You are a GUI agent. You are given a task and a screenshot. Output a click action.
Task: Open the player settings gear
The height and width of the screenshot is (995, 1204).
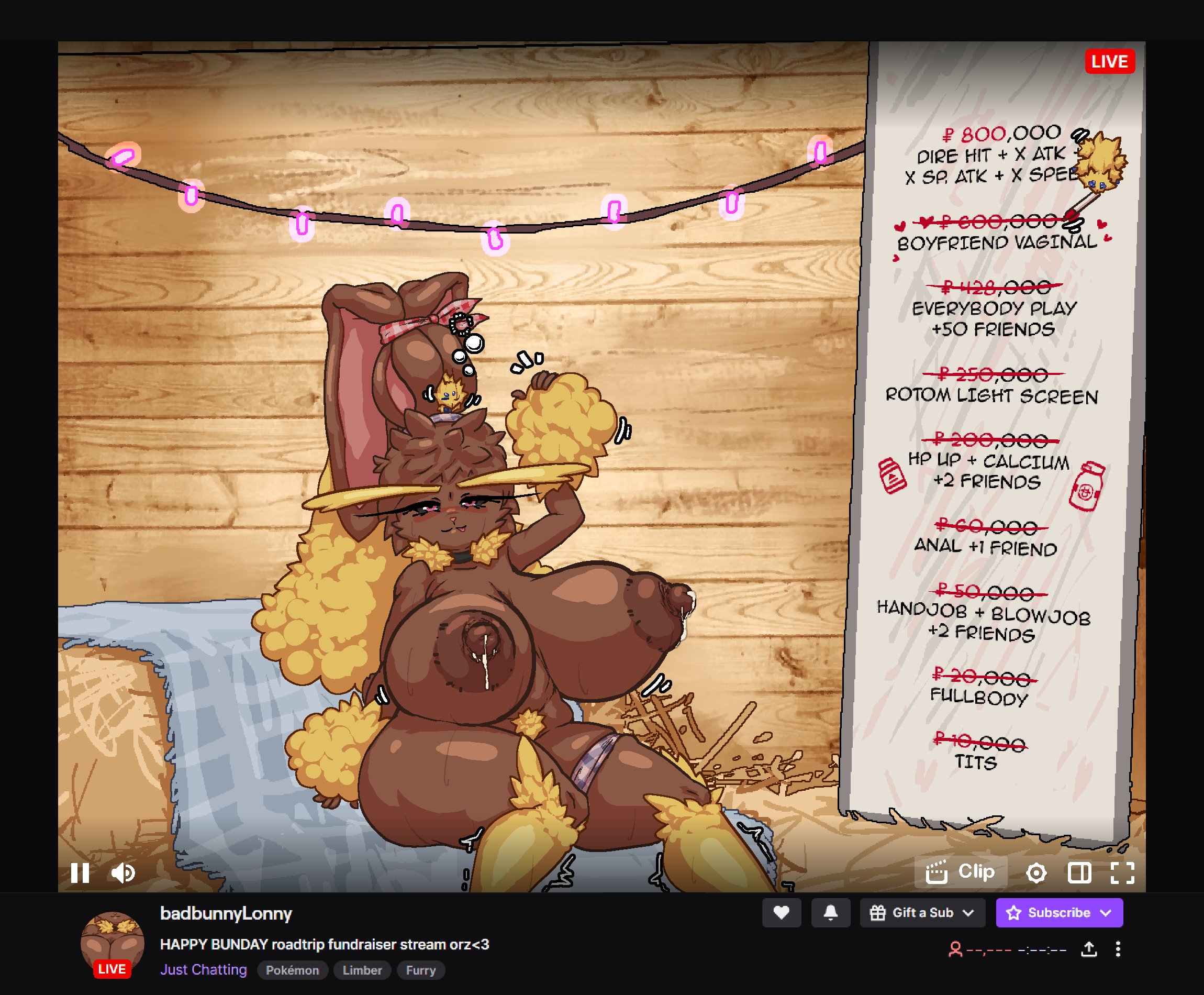coord(1035,873)
